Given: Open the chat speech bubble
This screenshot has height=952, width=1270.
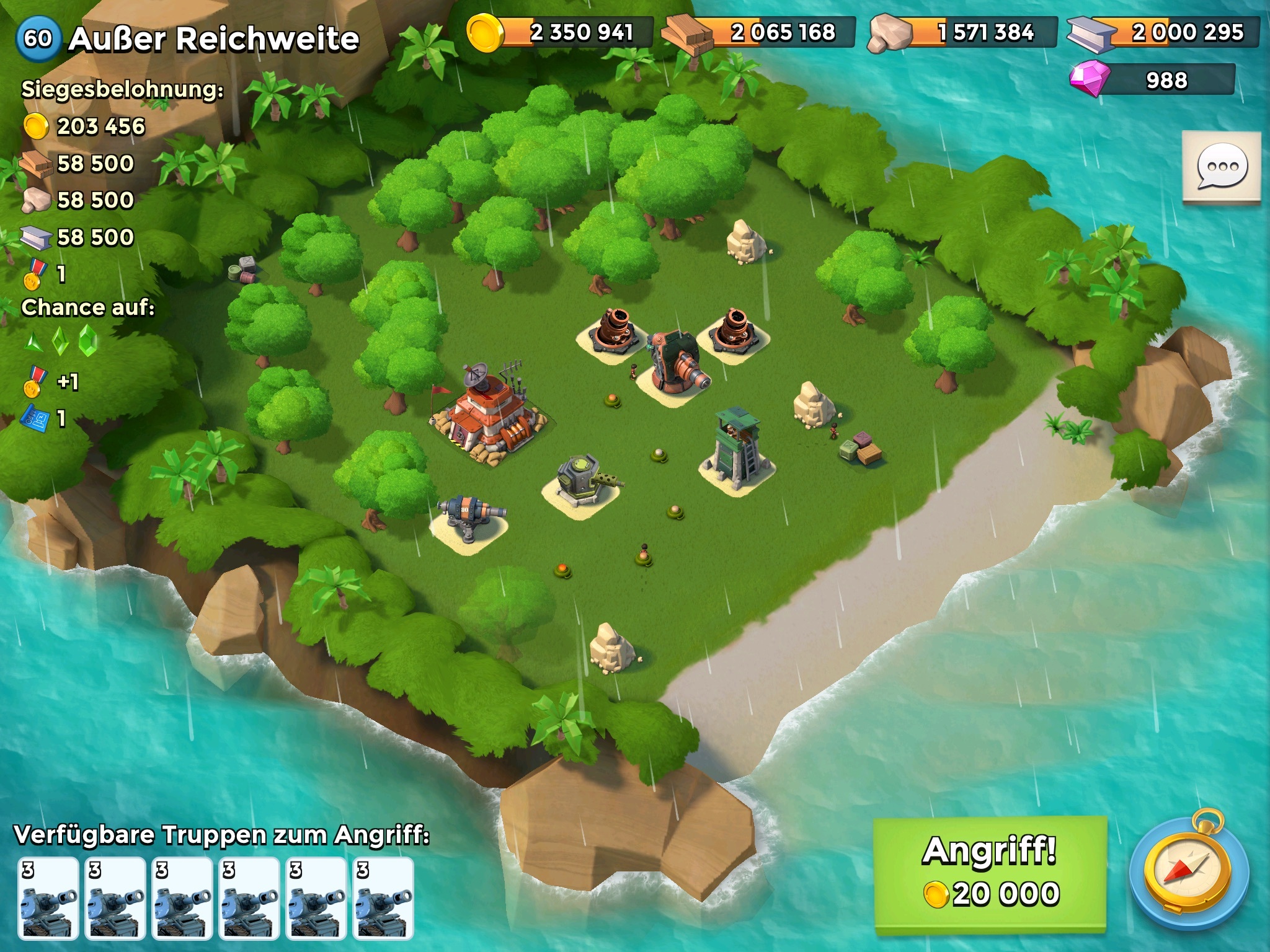Looking at the screenshot, I should click(x=1221, y=166).
